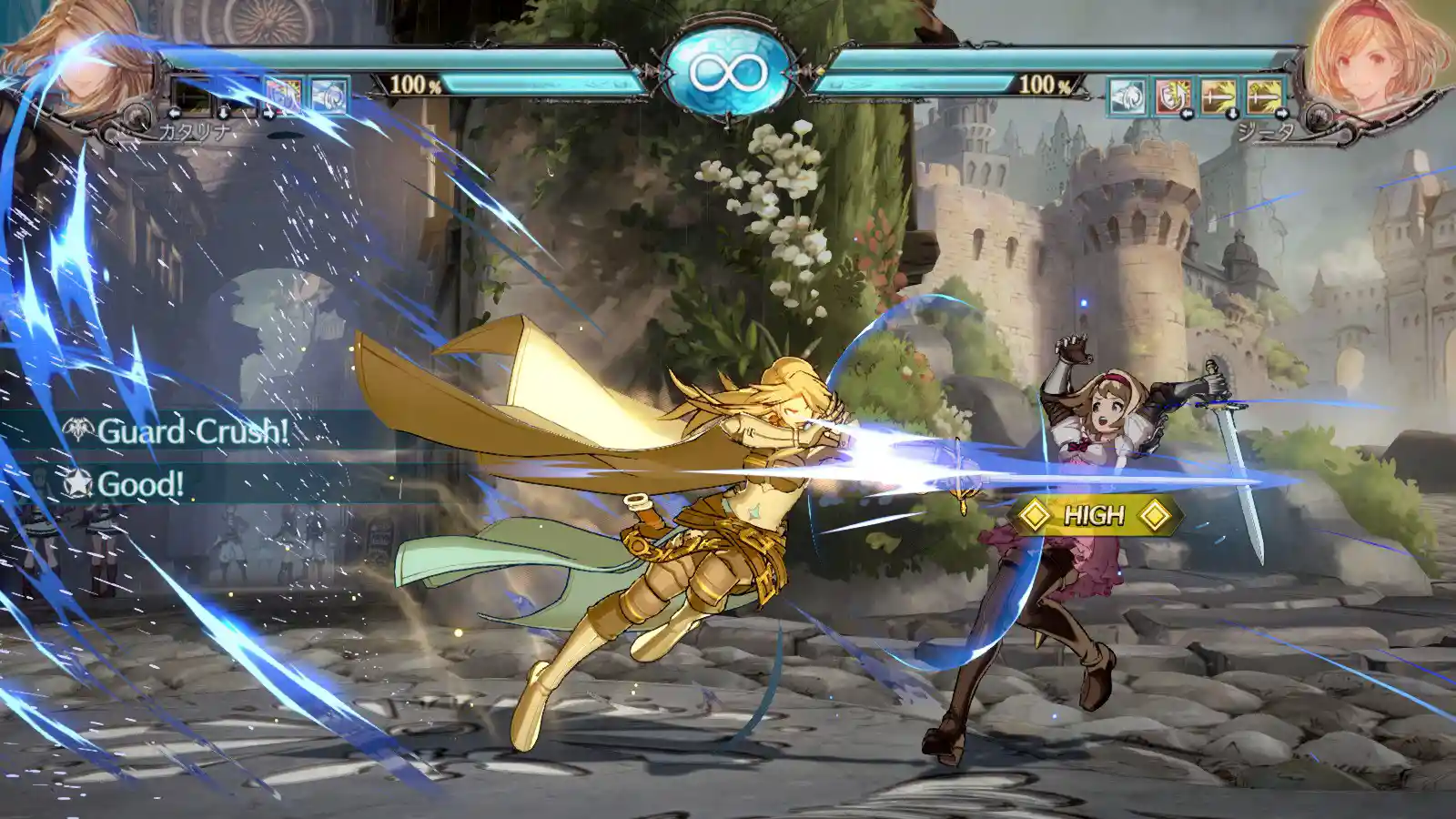Select Katalina's darkened skill slot with down arrow
Viewport: 1456px width, 819px height.
[238, 95]
